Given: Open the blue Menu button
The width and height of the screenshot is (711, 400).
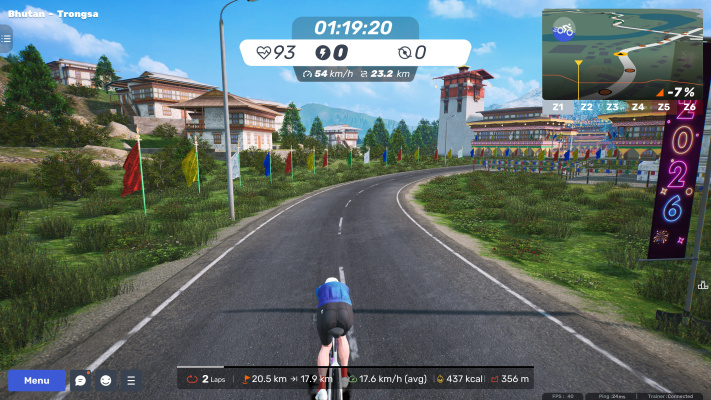Looking at the screenshot, I should point(37,380).
